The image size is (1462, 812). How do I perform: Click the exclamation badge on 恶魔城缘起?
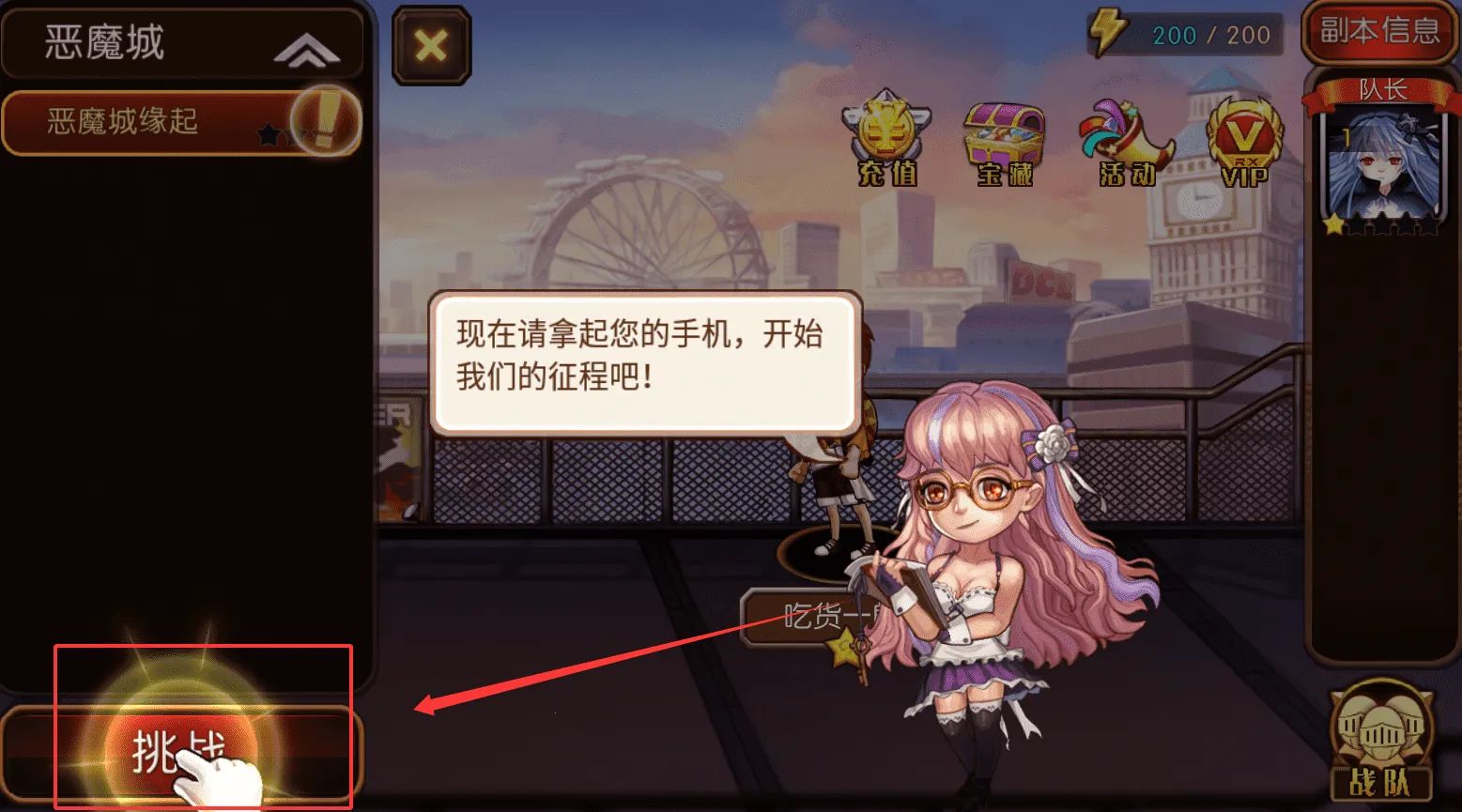click(324, 120)
